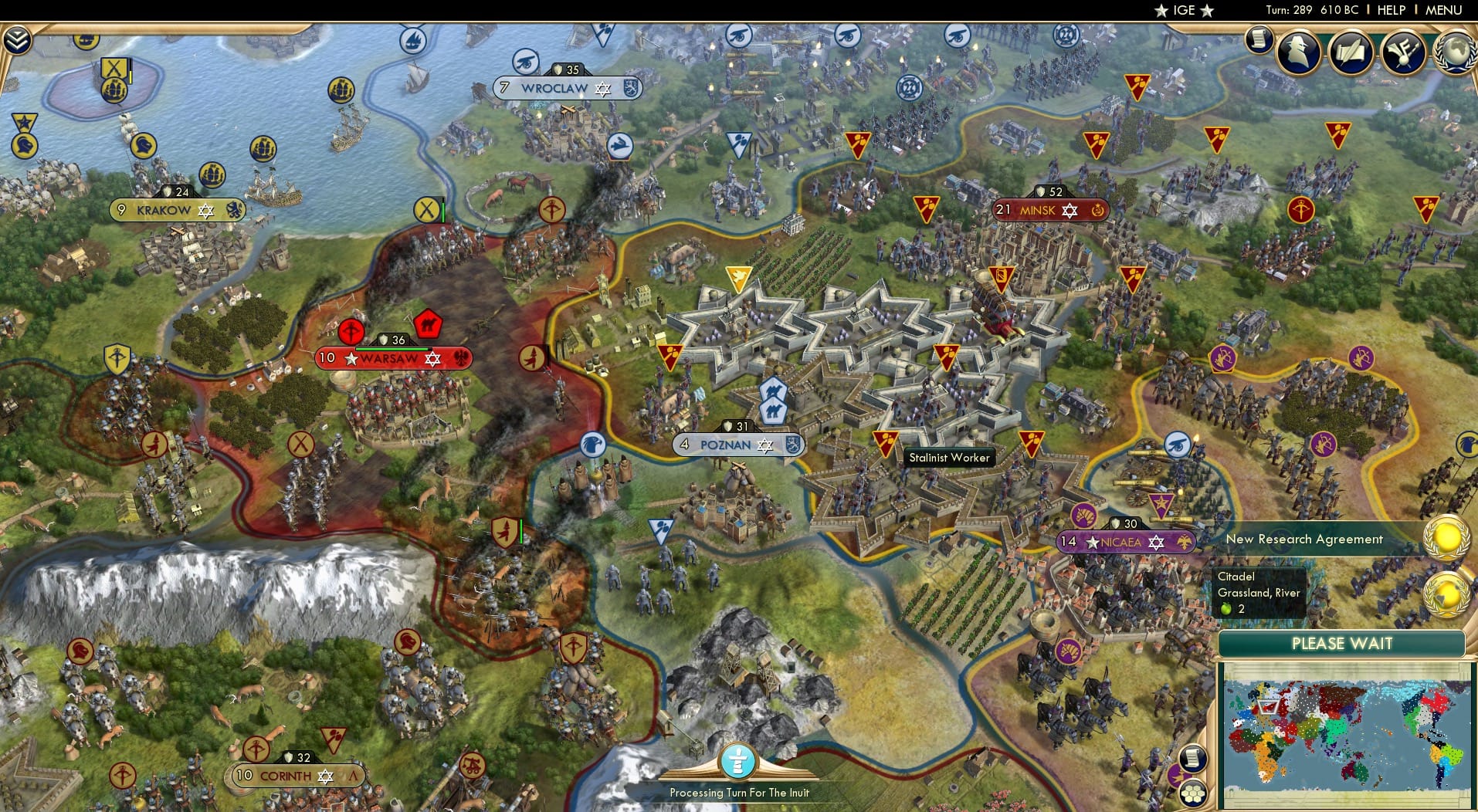Click the hourglass icon above Processing Turn text

[739, 763]
